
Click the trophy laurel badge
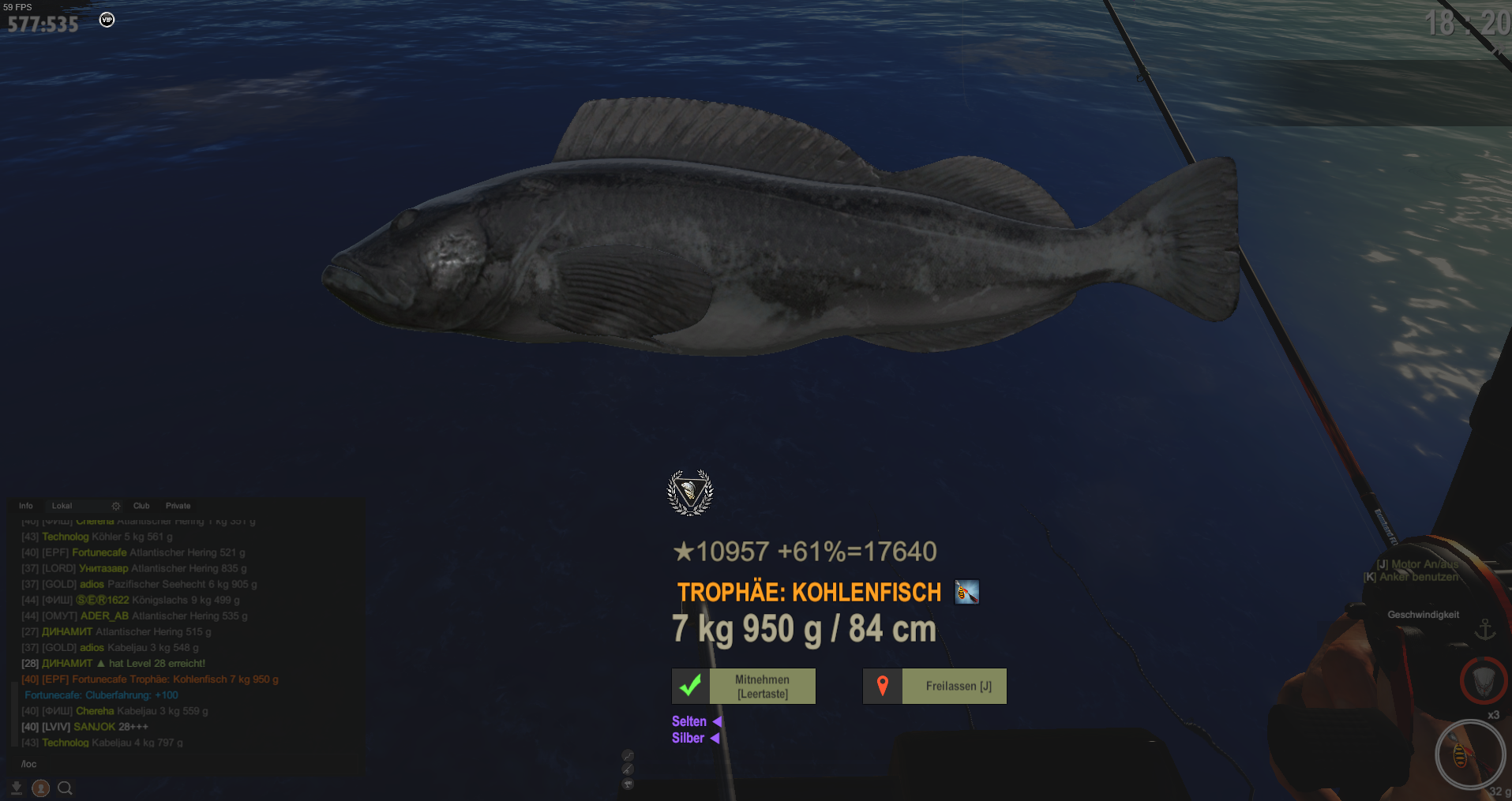pyautogui.click(x=690, y=492)
